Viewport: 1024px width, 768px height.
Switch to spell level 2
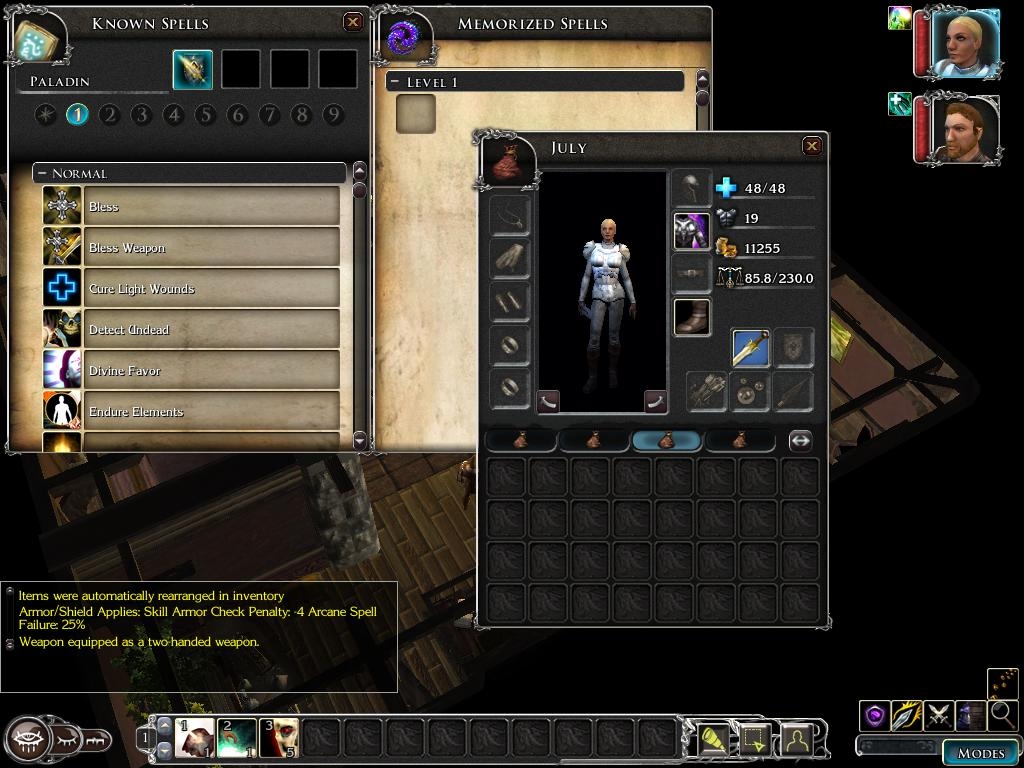(109, 115)
